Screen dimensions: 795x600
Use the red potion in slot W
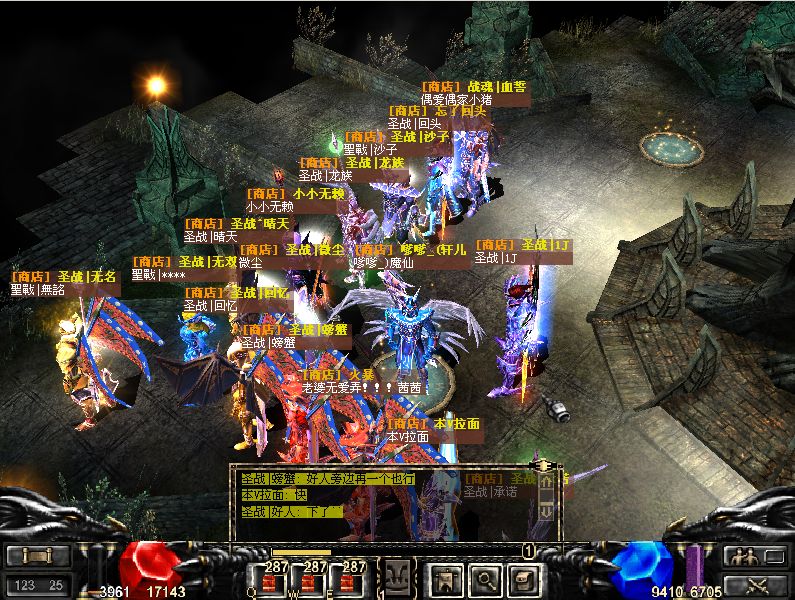click(x=314, y=578)
